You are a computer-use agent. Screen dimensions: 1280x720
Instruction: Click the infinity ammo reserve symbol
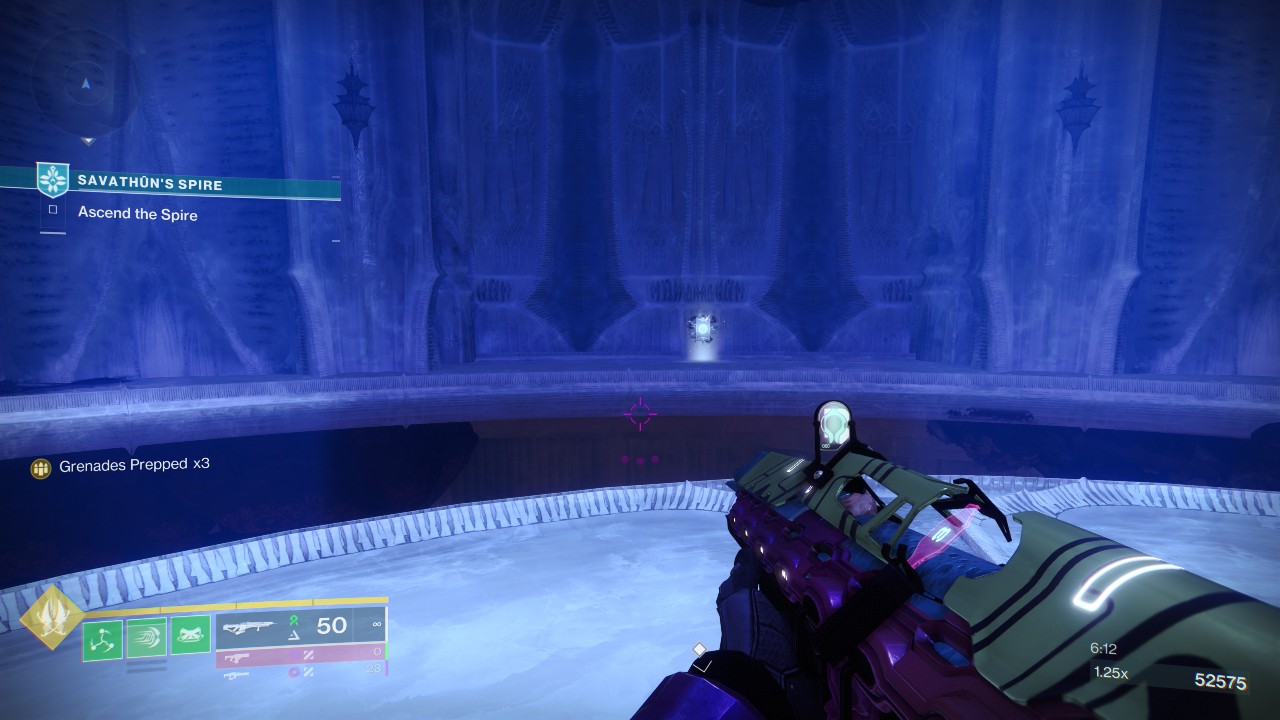(x=378, y=624)
